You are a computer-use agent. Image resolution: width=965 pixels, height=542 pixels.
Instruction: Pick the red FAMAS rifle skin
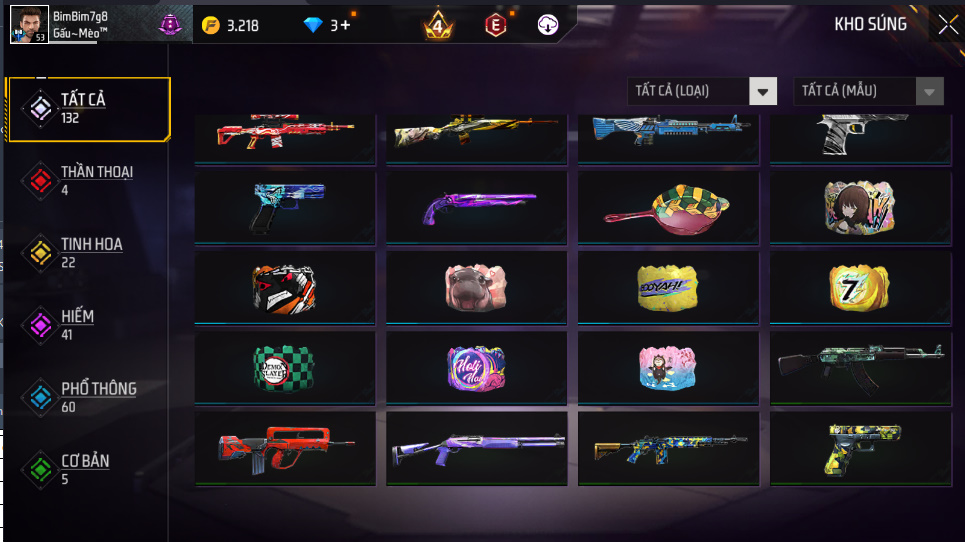click(x=284, y=448)
